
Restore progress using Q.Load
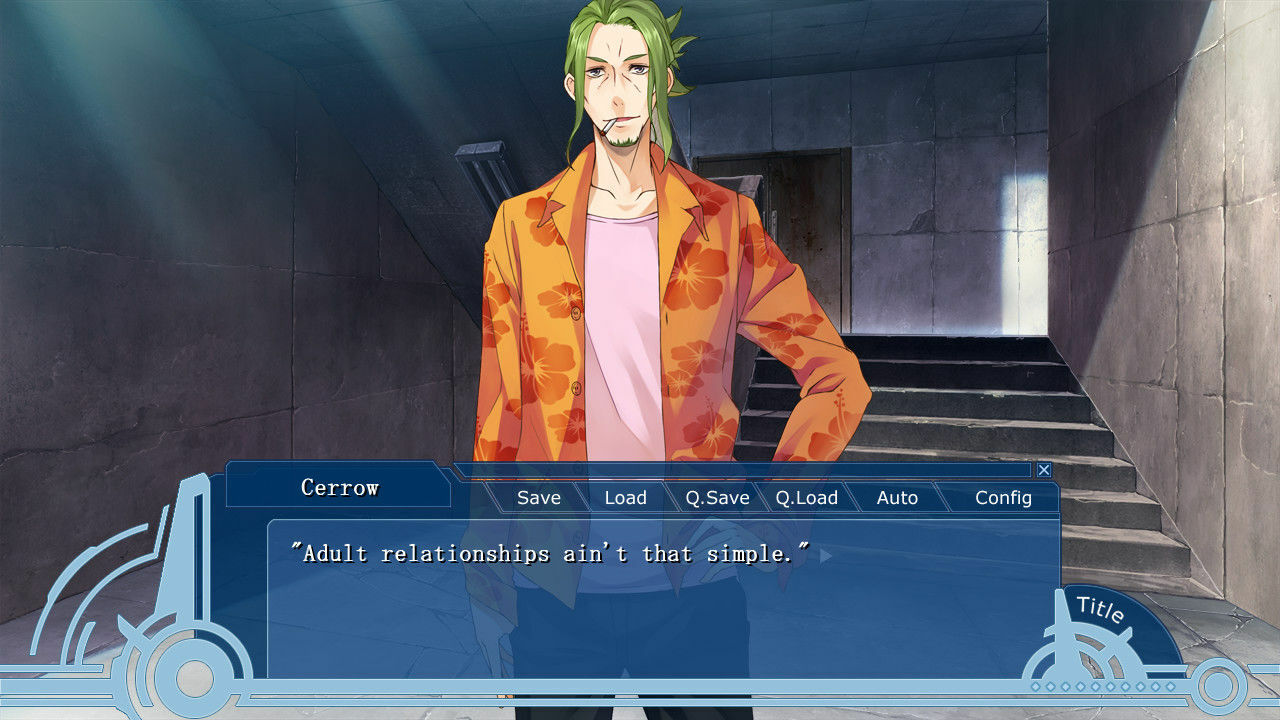pyautogui.click(x=809, y=497)
